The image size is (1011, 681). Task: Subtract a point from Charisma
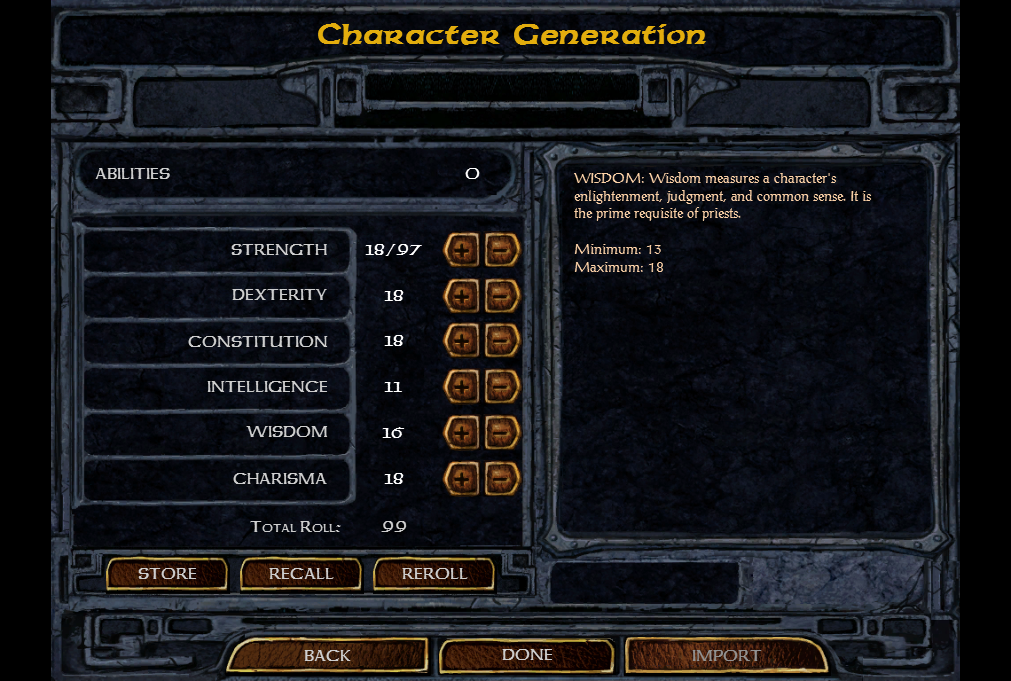502,479
